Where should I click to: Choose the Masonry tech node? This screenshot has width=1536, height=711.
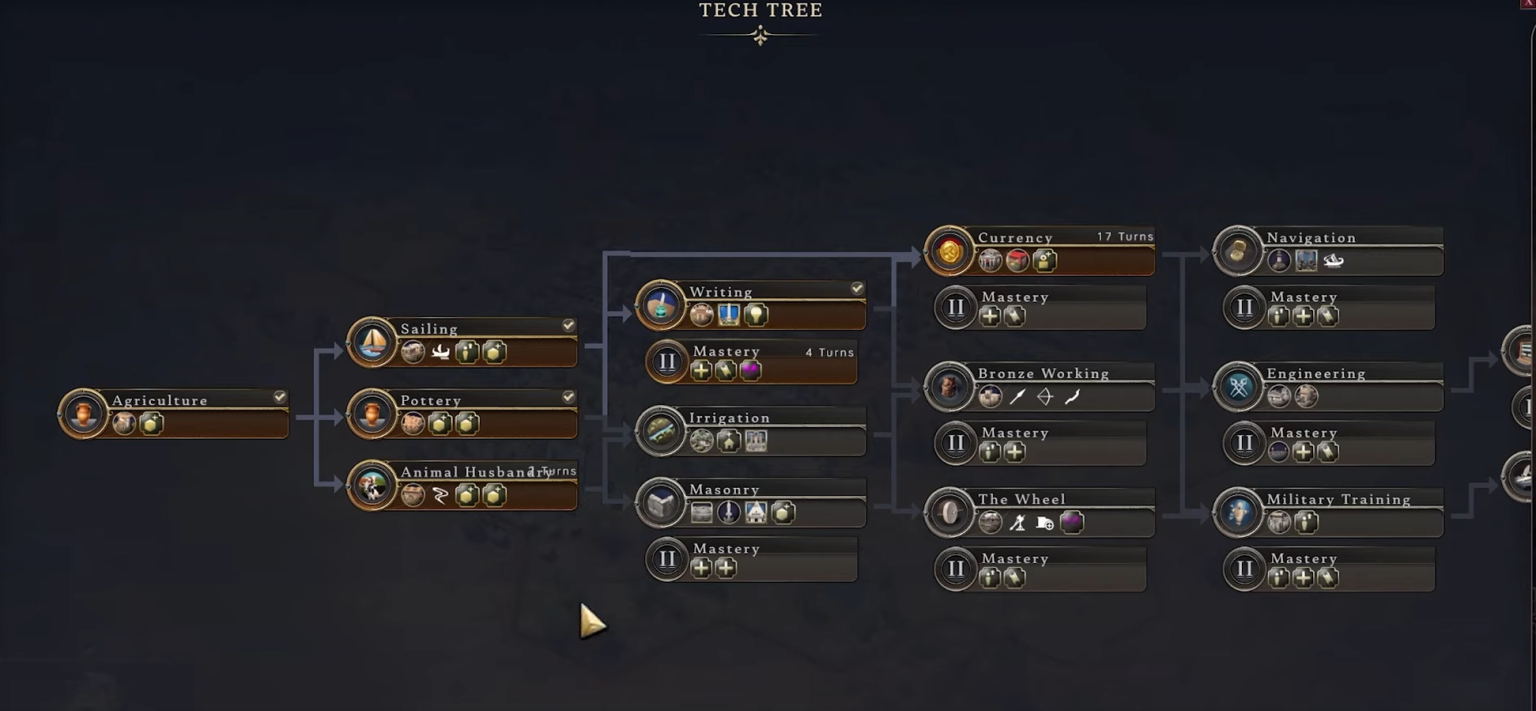click(x=752, y=503)
